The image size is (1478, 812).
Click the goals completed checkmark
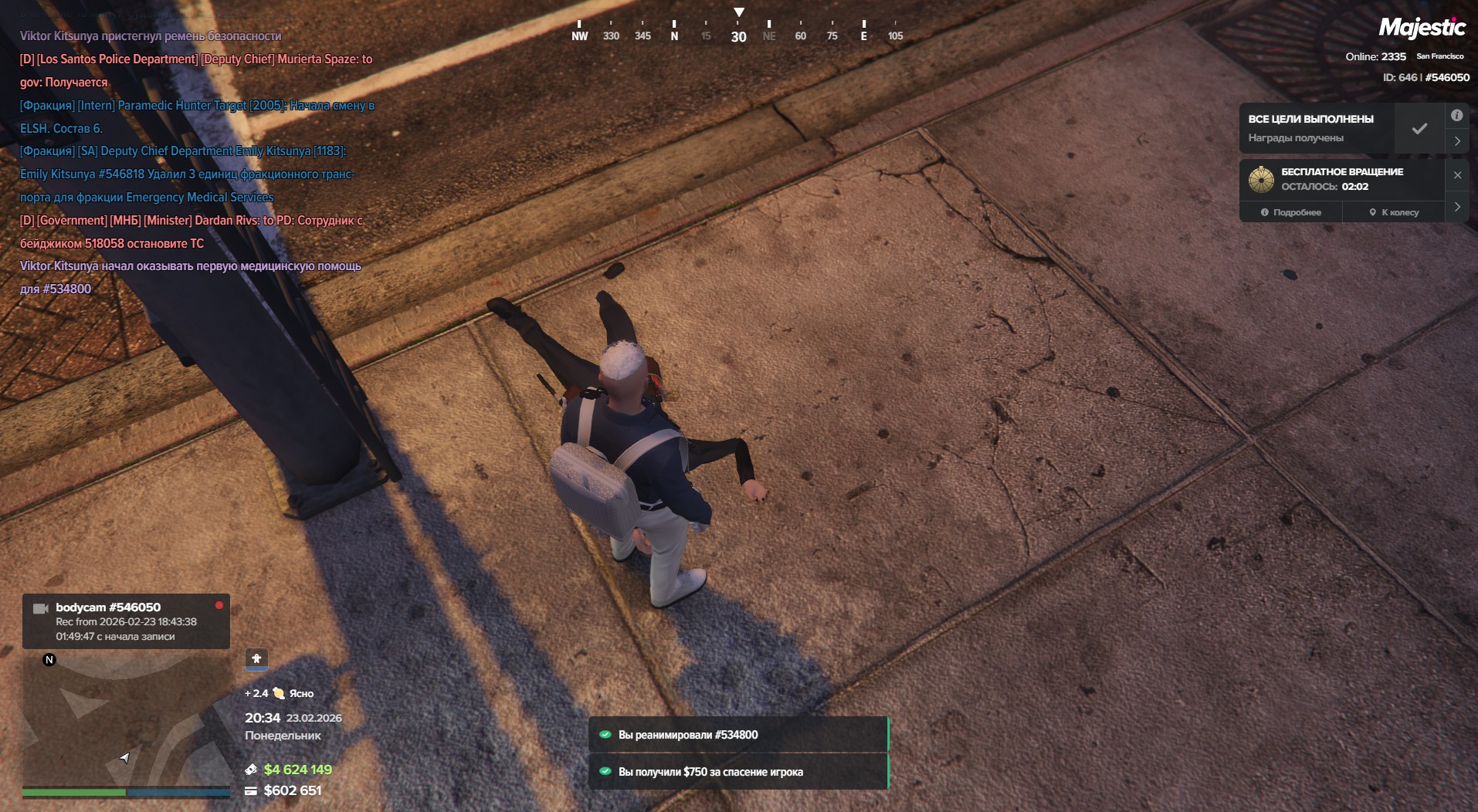1419,129
